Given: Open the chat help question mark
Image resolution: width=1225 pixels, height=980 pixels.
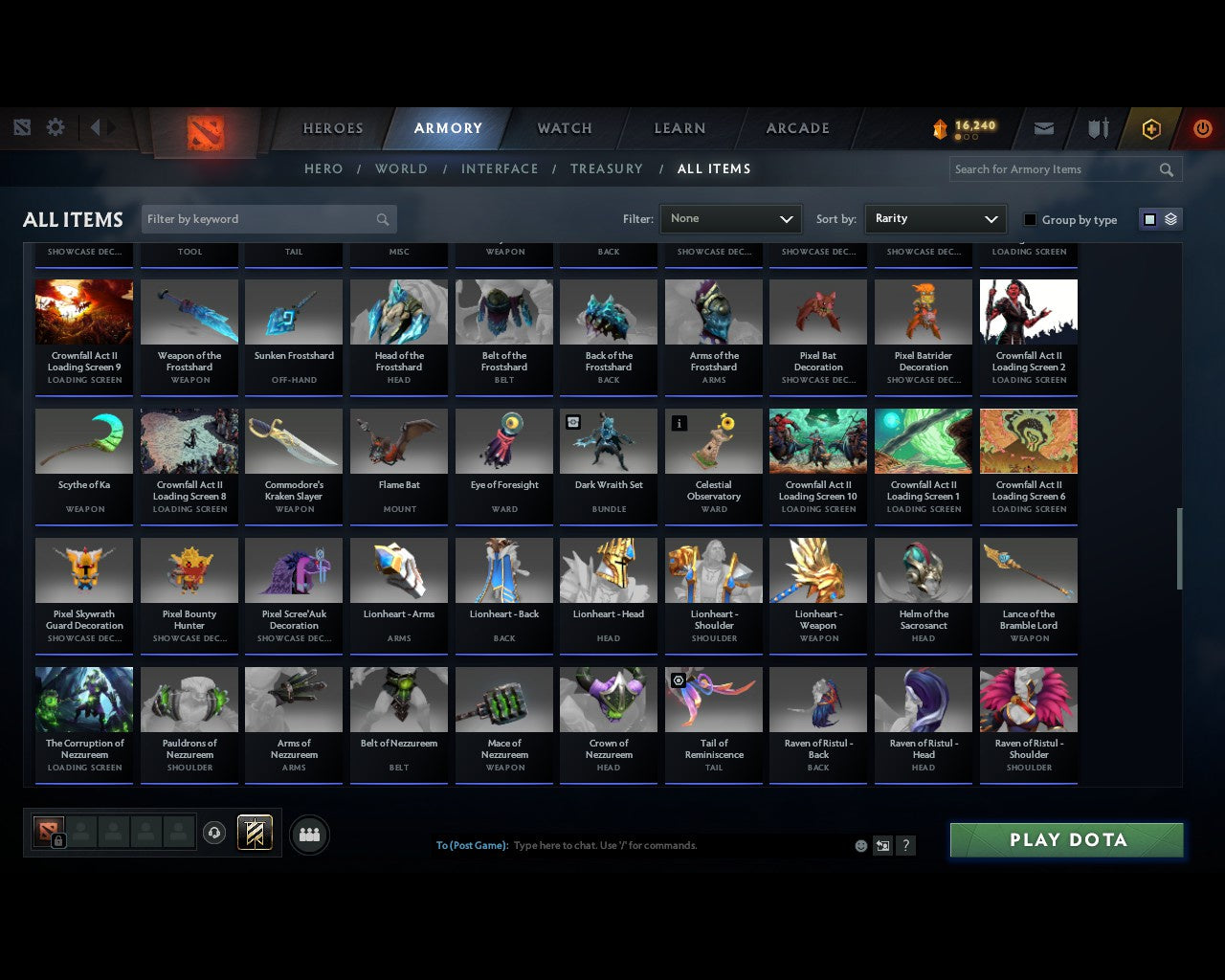Looking at the screenshot, I should pos(905,845).
